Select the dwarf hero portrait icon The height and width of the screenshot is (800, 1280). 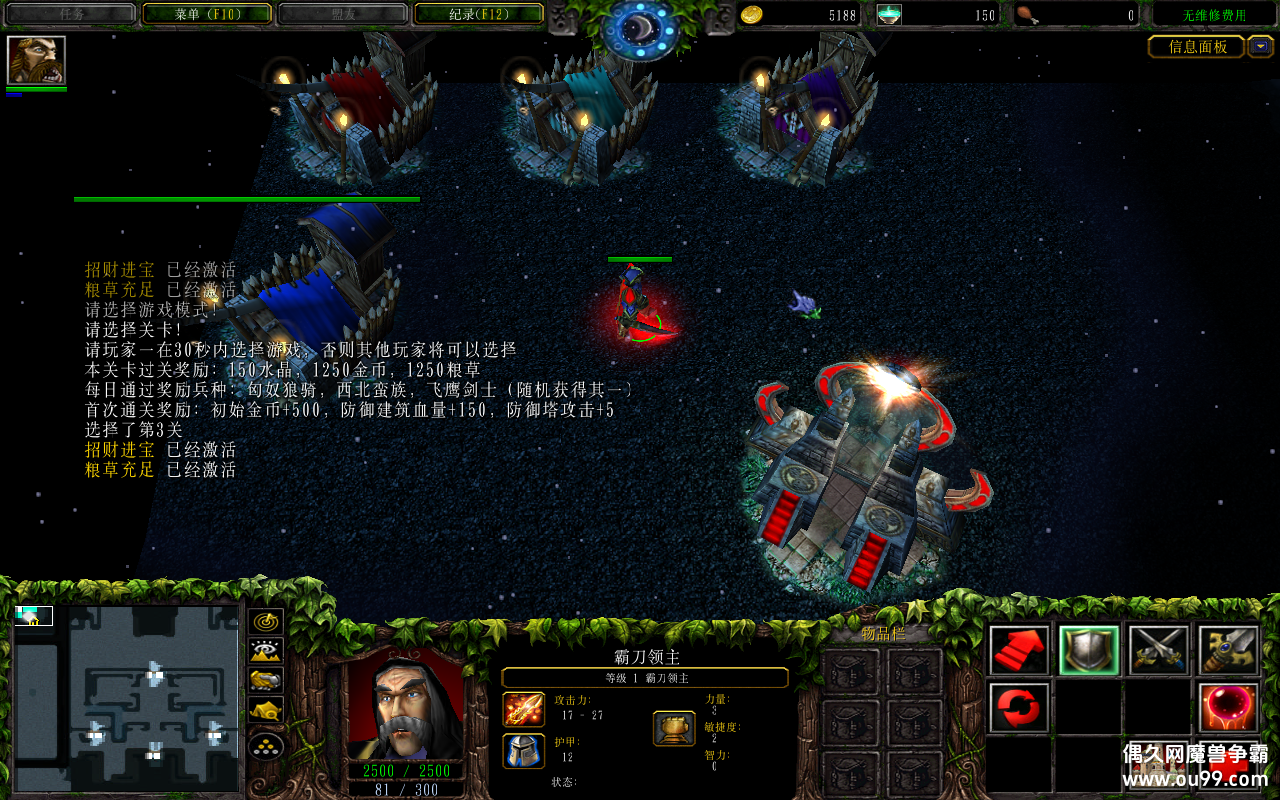(36, 61)
